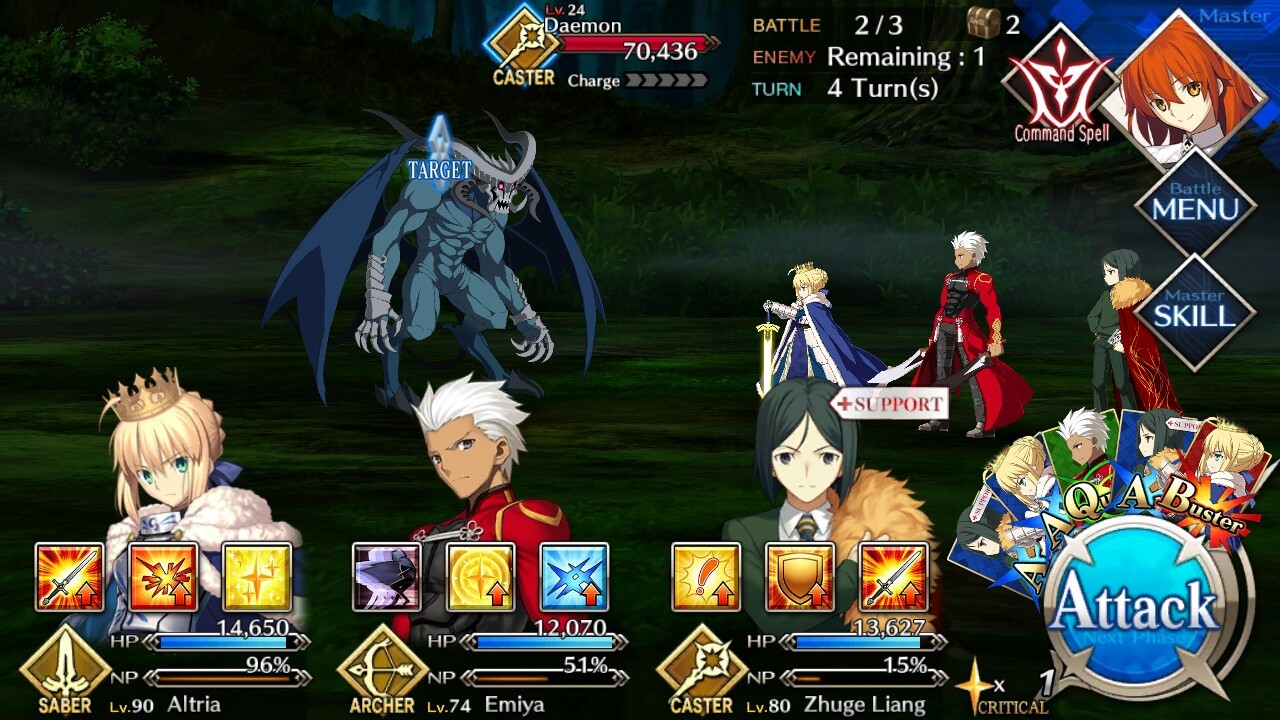The width and height of the screenshot is (1280, 720).
Task: Activate Emiya's golden target skill
Action: [x=480, y=577]
